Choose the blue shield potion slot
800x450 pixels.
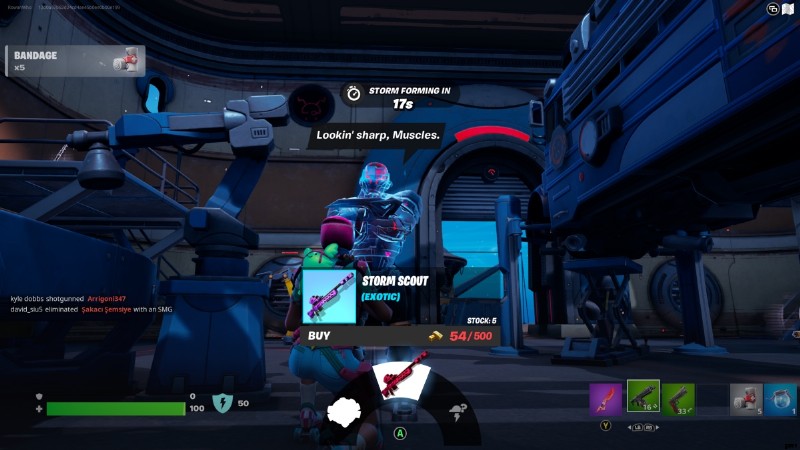781,399
